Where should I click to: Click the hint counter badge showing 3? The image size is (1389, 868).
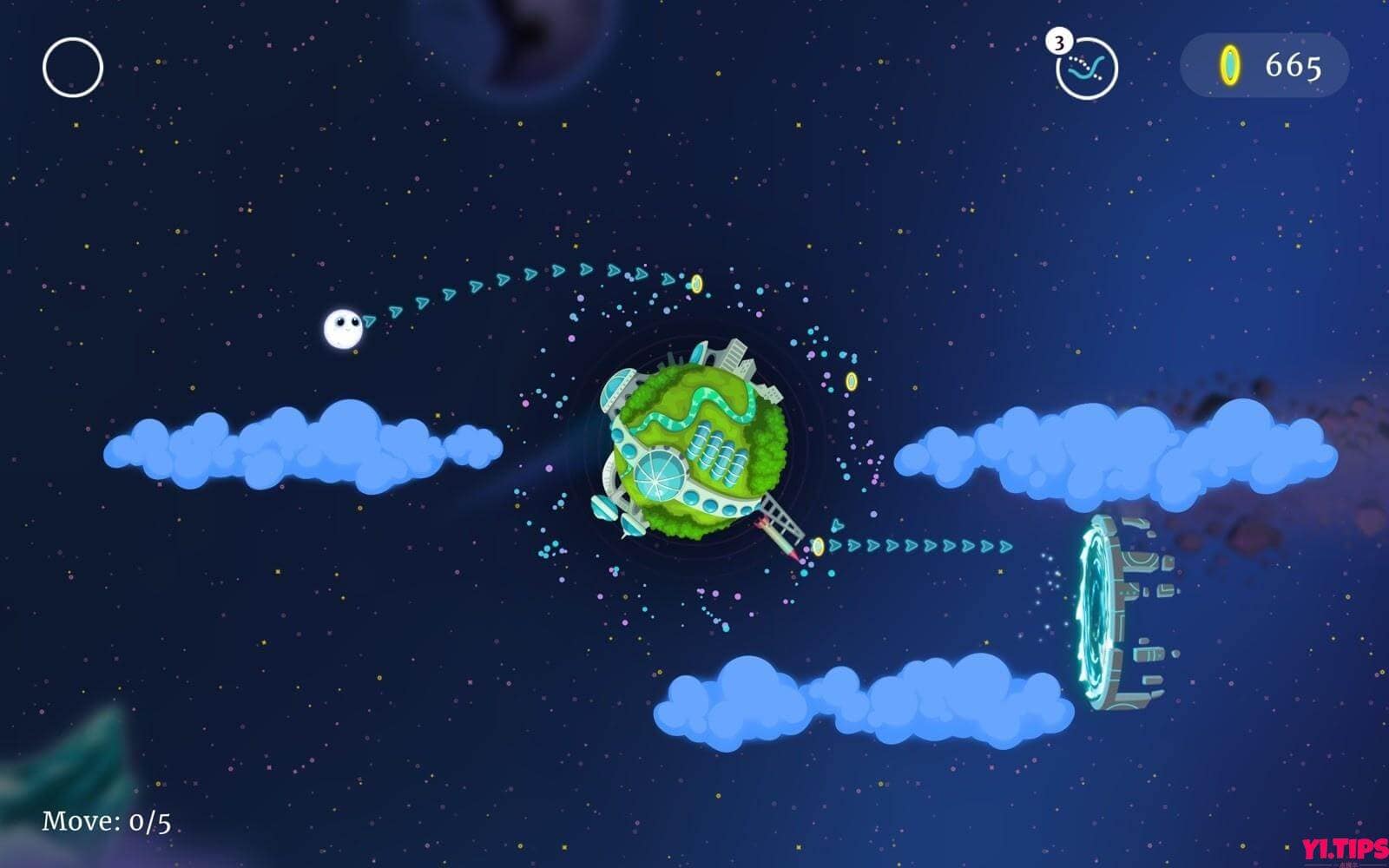point(1058,40)
